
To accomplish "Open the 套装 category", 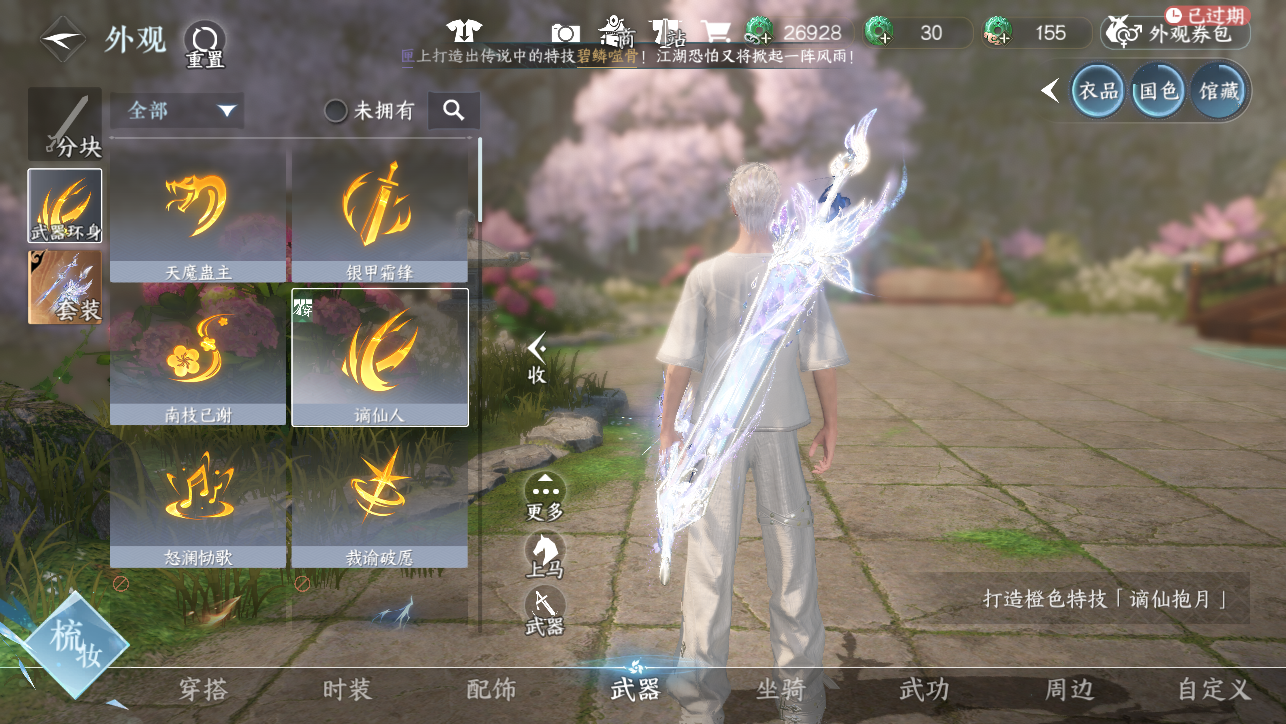I will (65, 287).
